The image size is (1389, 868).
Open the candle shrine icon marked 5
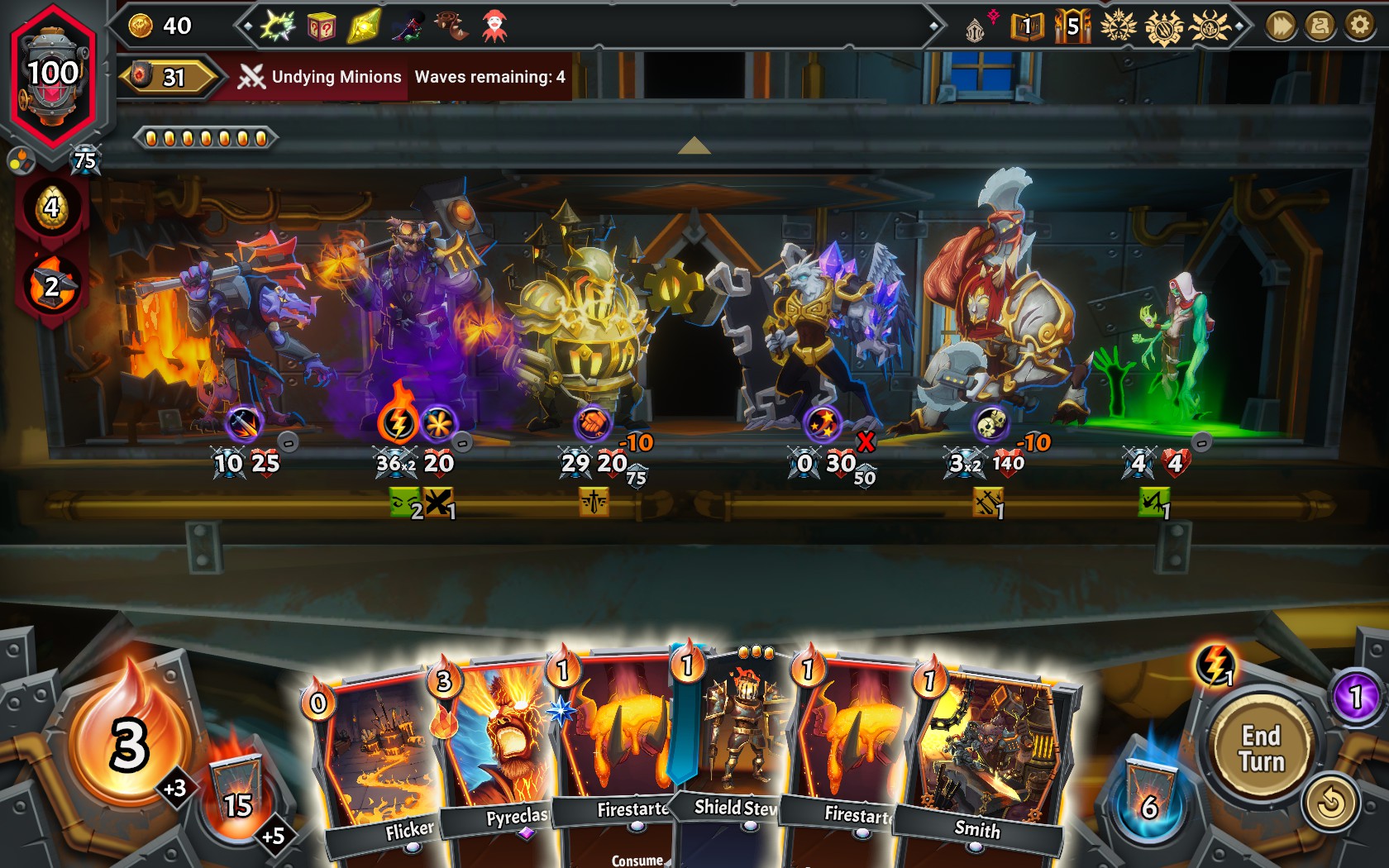click(1072, 26)
